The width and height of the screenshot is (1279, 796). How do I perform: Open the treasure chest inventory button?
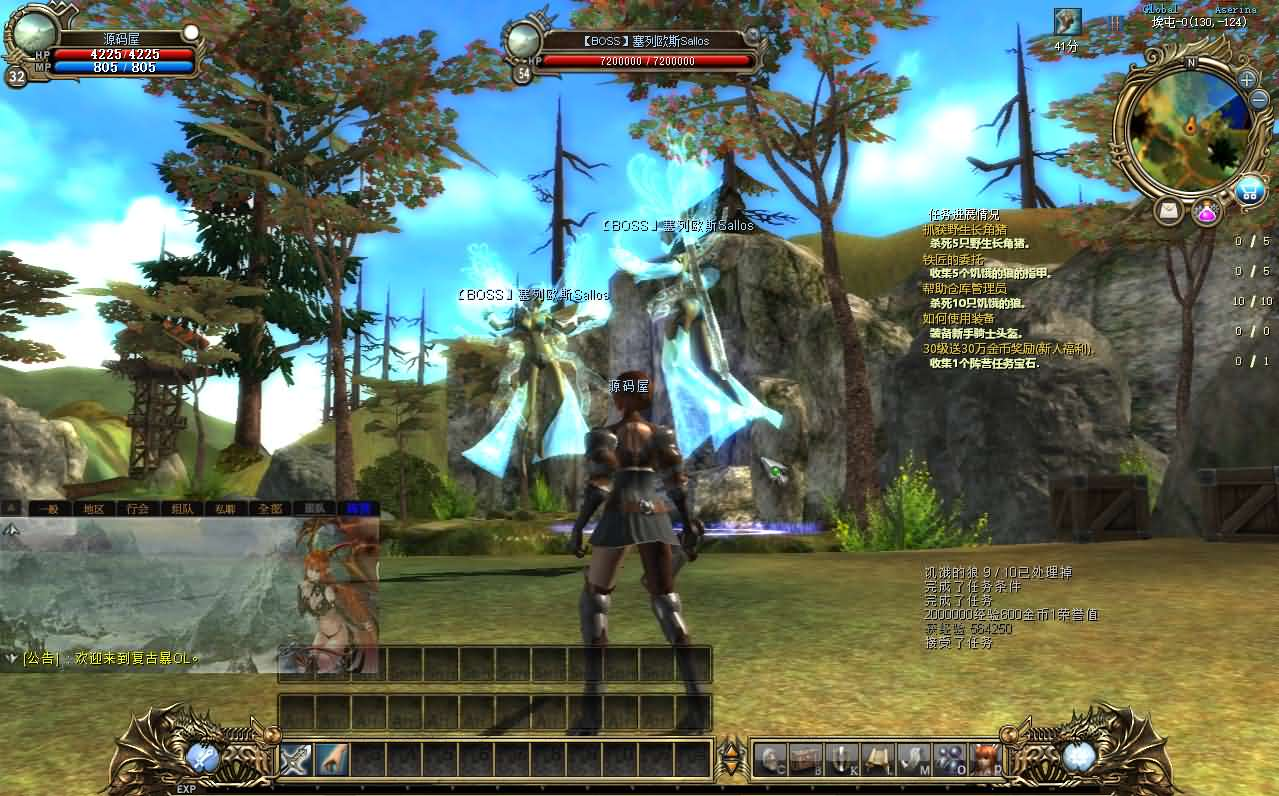pyautogui.click(x=805, y=759)
